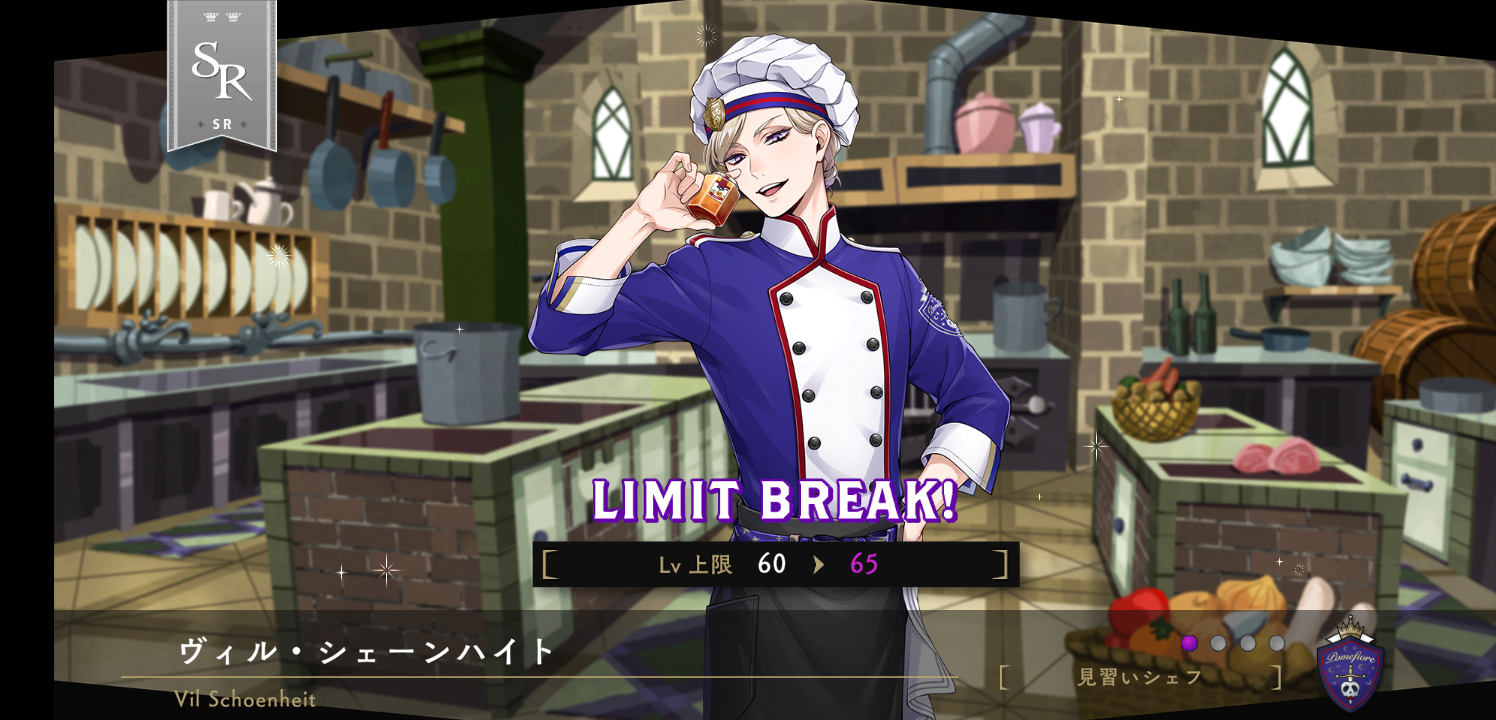Select the SR rarity banner
This screenshot has height=720, width=1496.
click(221, 75)
